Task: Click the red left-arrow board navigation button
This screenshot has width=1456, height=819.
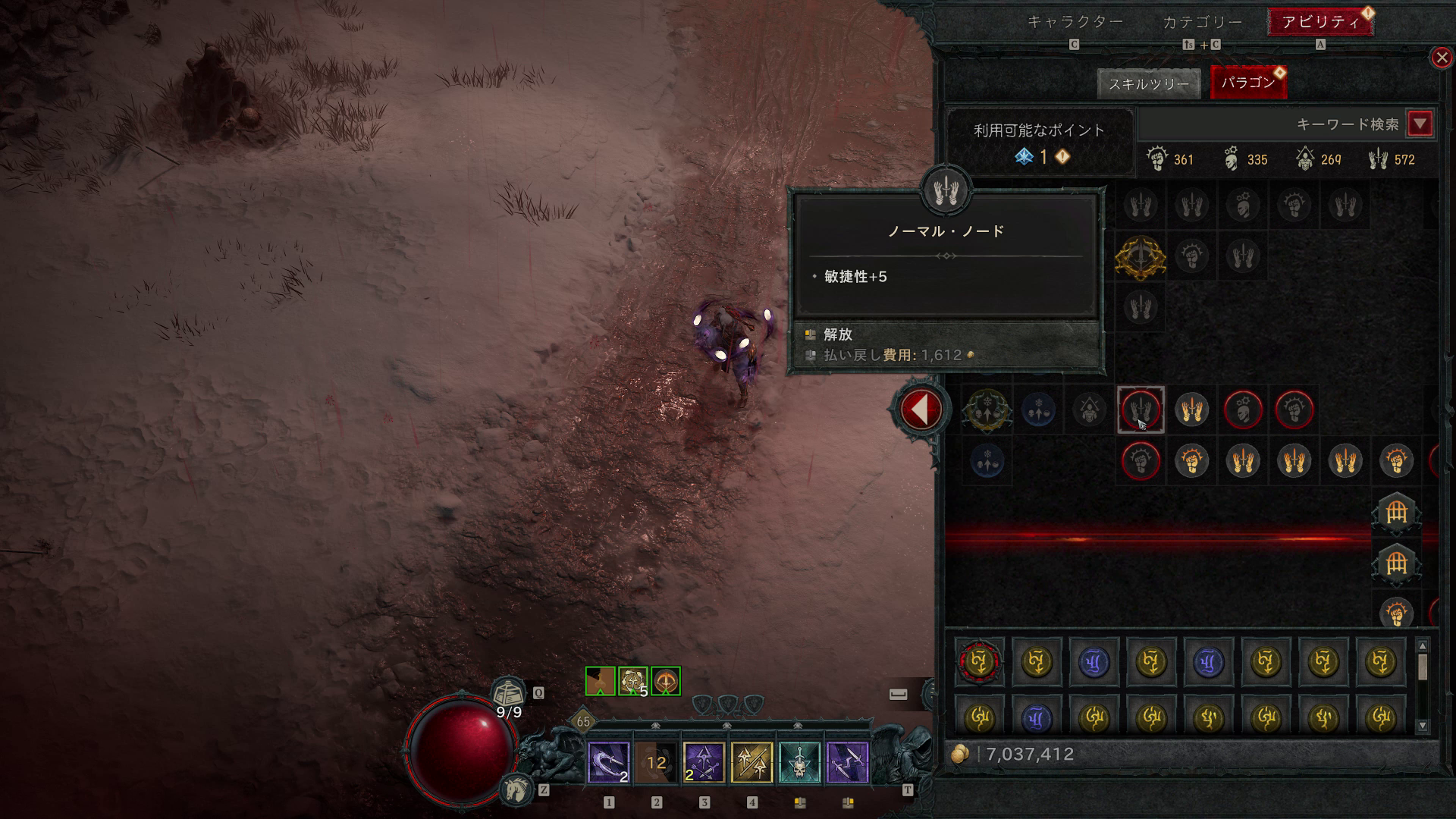Action: point(921,409)
